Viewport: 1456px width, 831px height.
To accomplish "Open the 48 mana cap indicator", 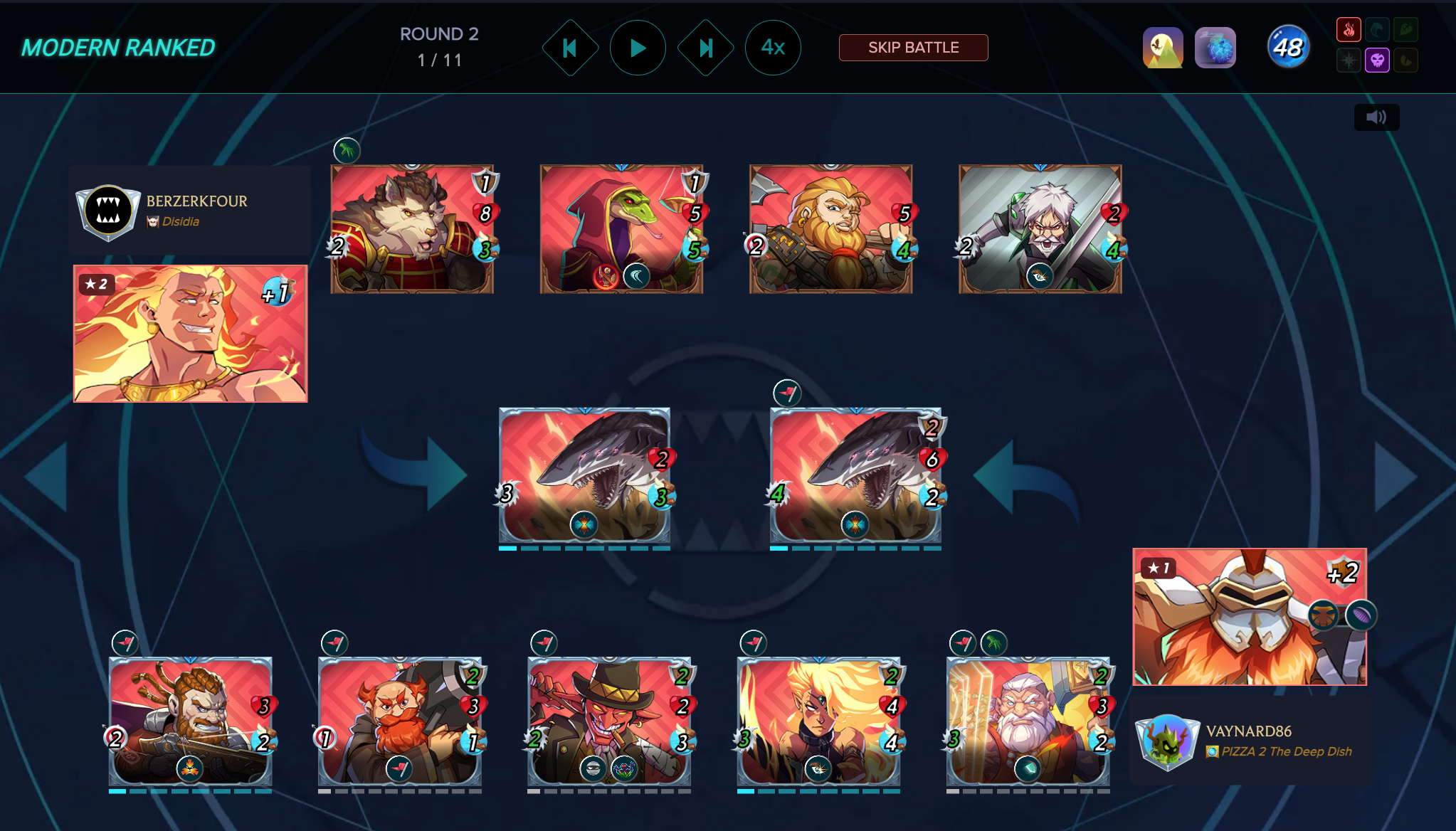I will [1288, 48].
